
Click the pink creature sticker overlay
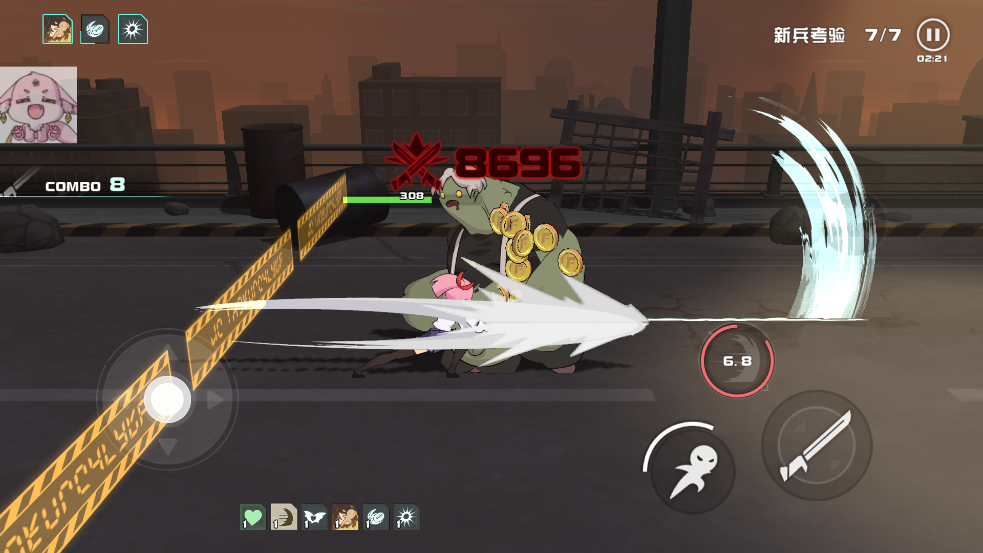click(38, 105)
